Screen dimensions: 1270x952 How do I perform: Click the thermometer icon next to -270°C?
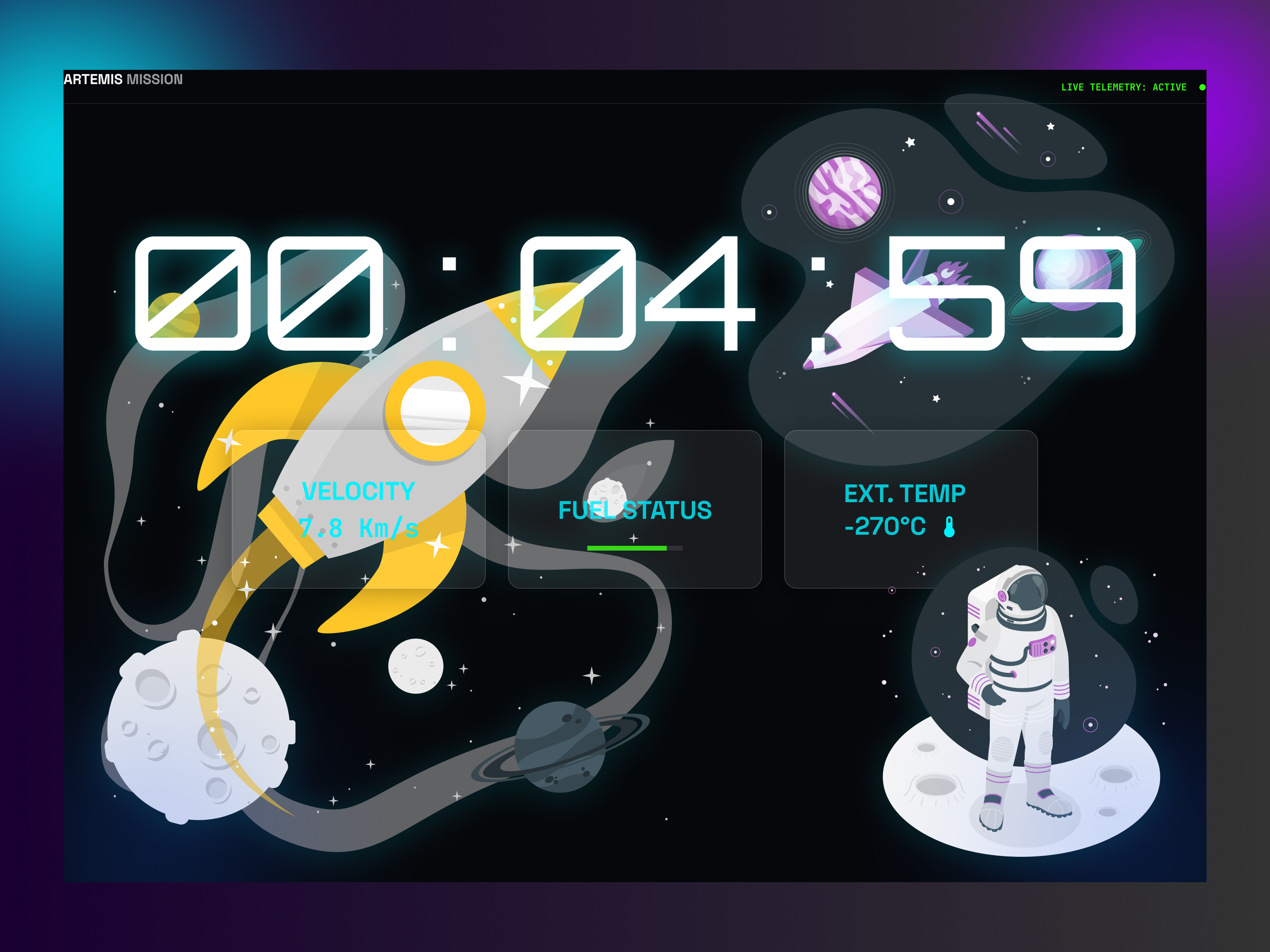coord(949,526)
